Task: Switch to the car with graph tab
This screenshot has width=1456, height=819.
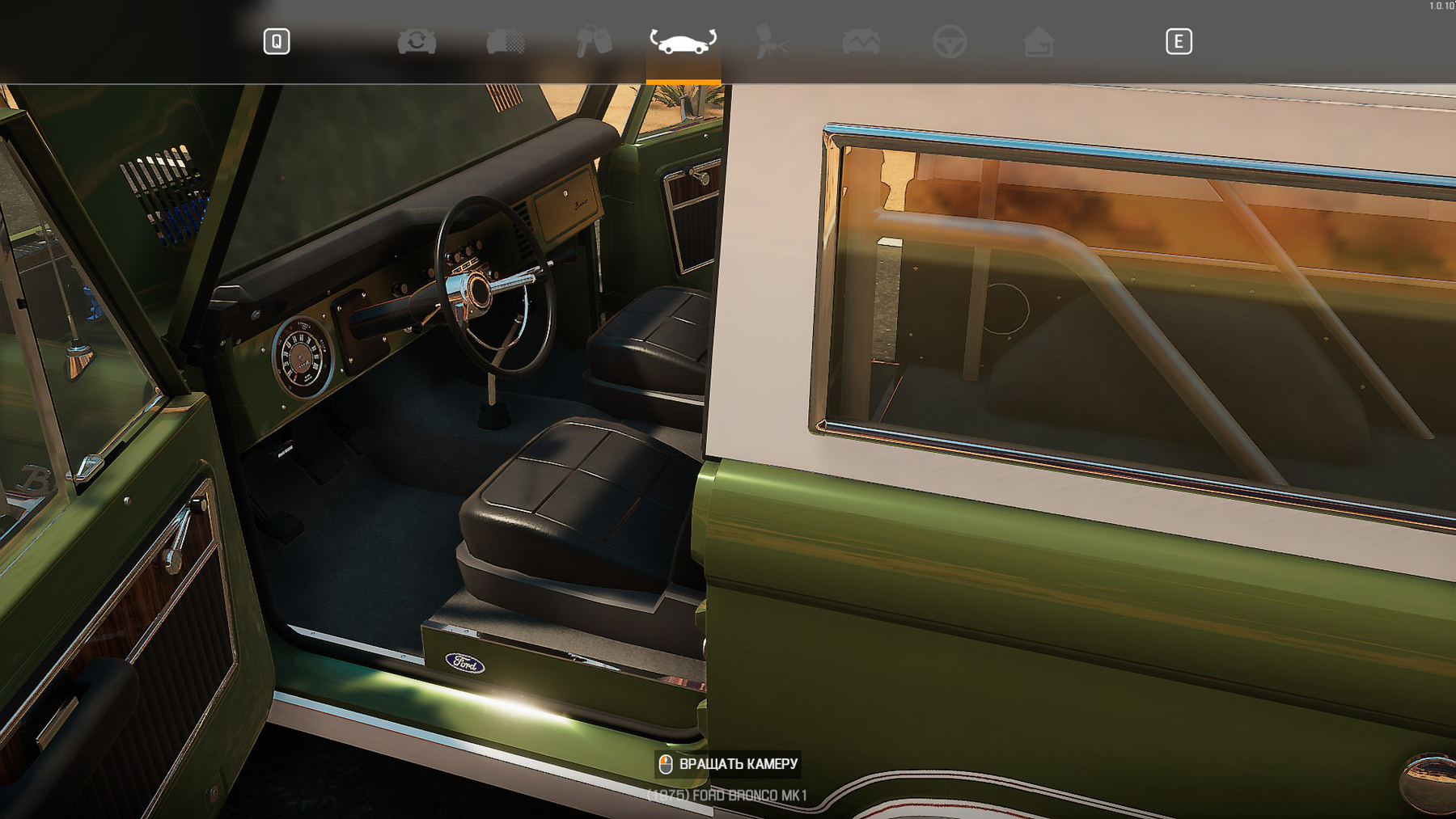Action: pyautogui.click(x=861, y=41)
